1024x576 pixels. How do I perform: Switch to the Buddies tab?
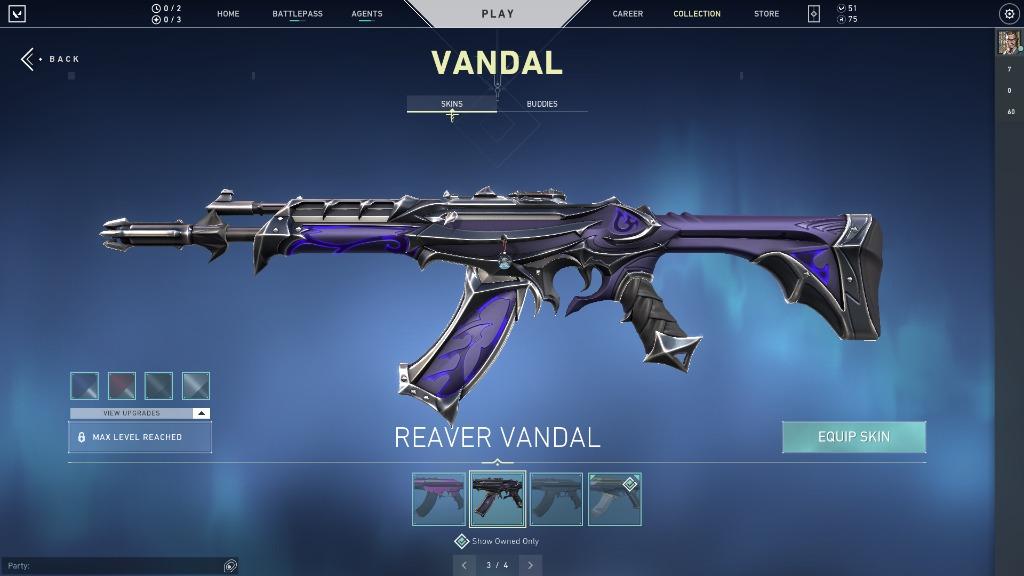pyautogui.click(x=542, y=104)
